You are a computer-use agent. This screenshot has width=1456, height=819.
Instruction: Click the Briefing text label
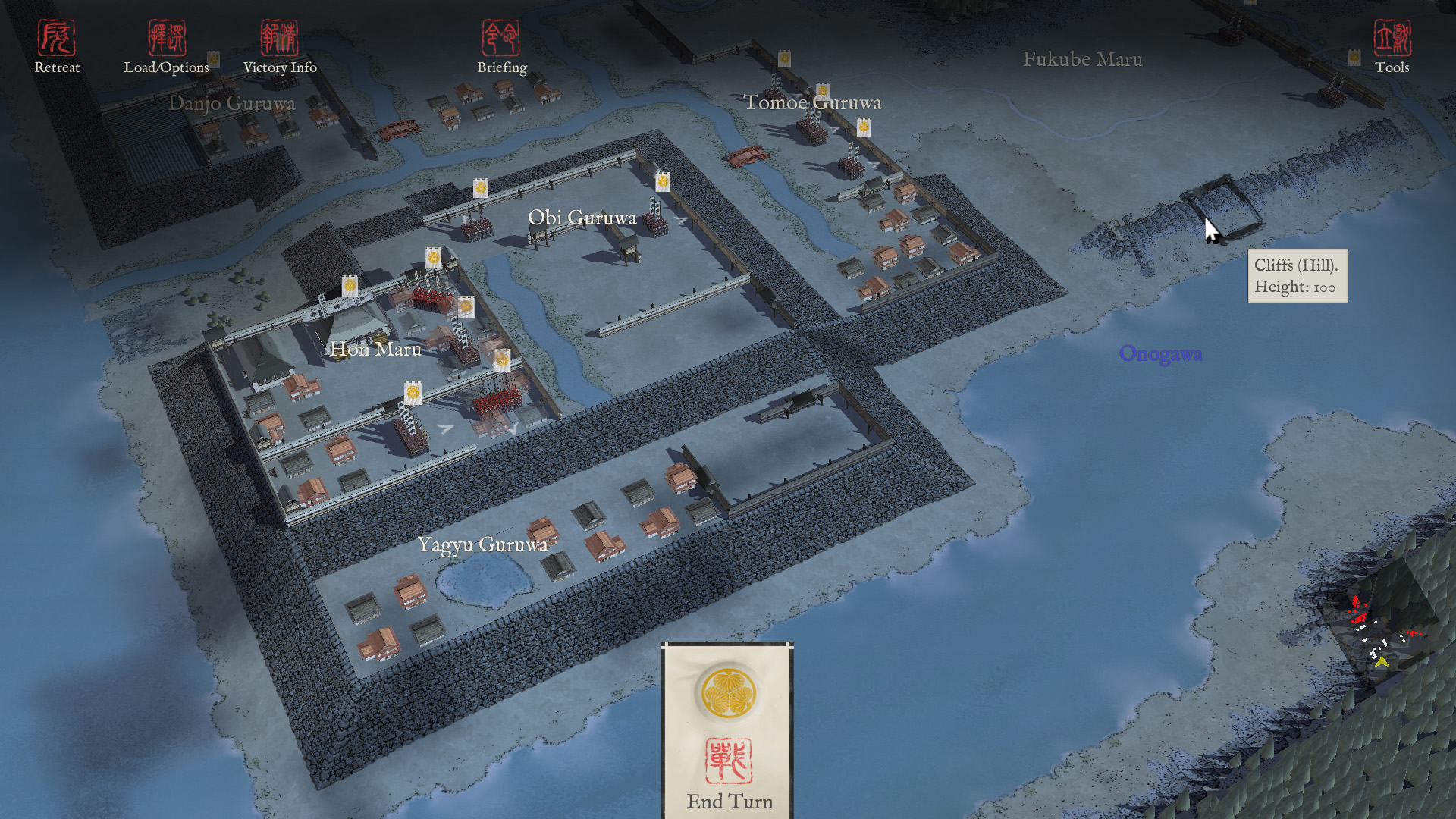tap(502, 67)
